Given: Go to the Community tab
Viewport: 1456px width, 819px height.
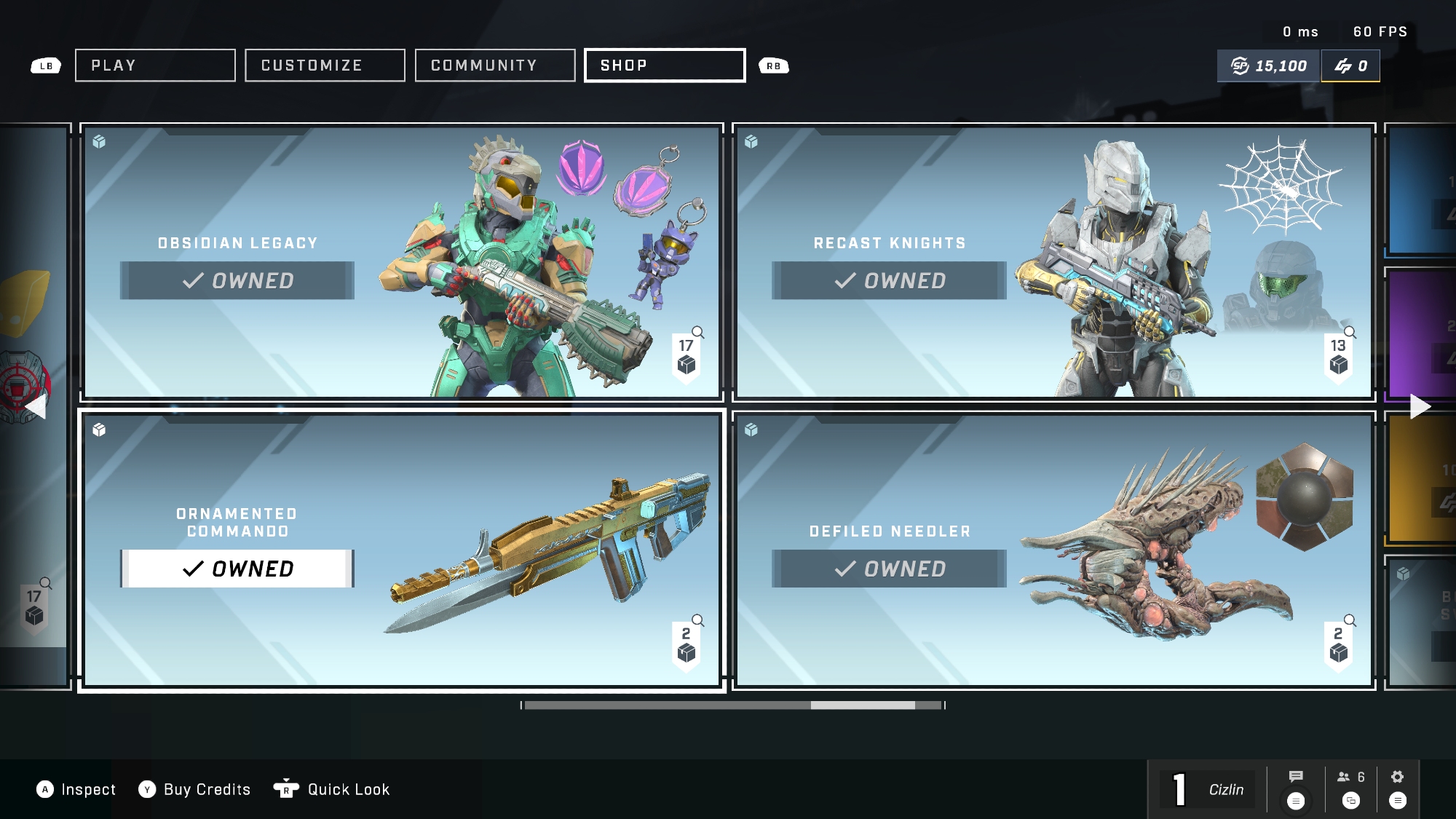Looking at the screenshot, I should coord(495,66).
